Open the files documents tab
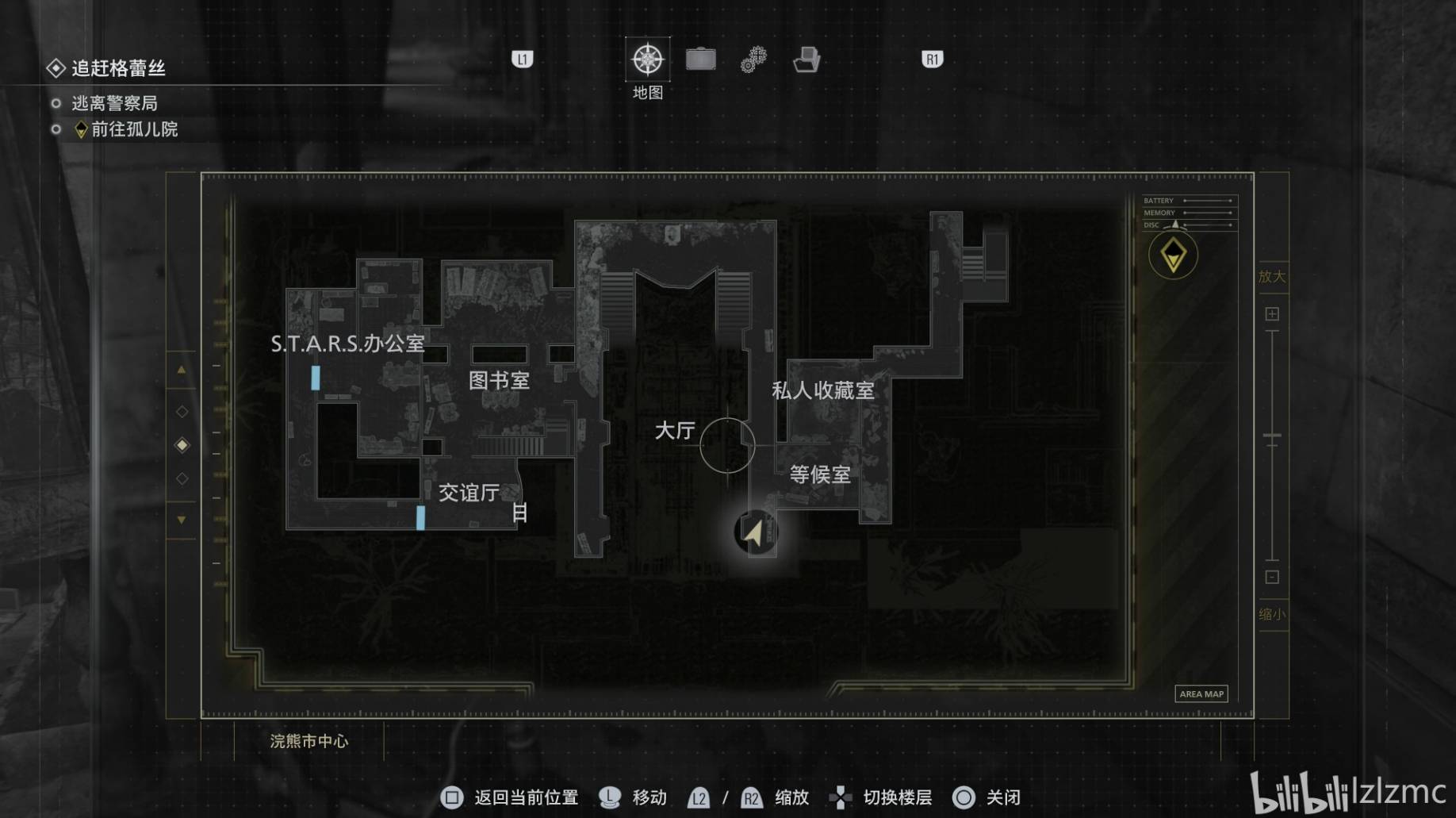 pos(807,59)
